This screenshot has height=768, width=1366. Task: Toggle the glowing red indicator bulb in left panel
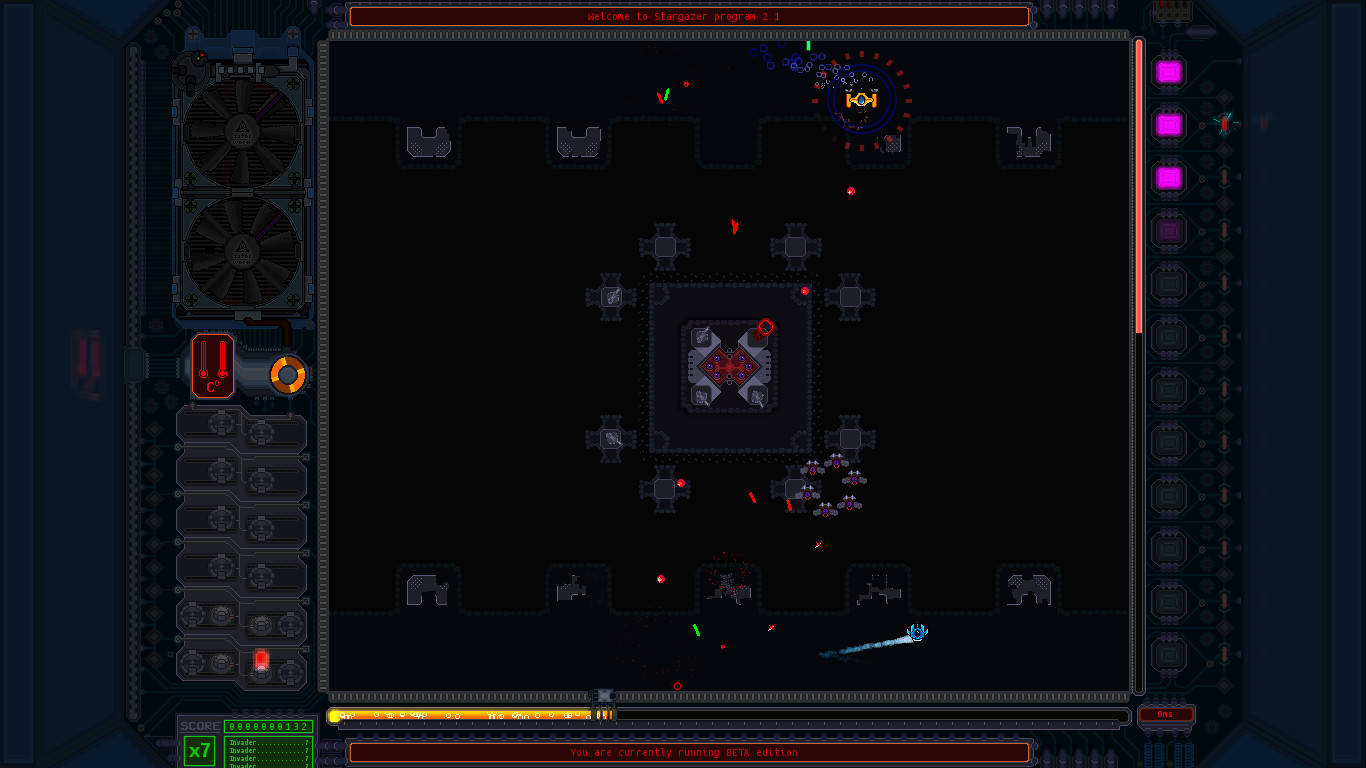[259, 660]
